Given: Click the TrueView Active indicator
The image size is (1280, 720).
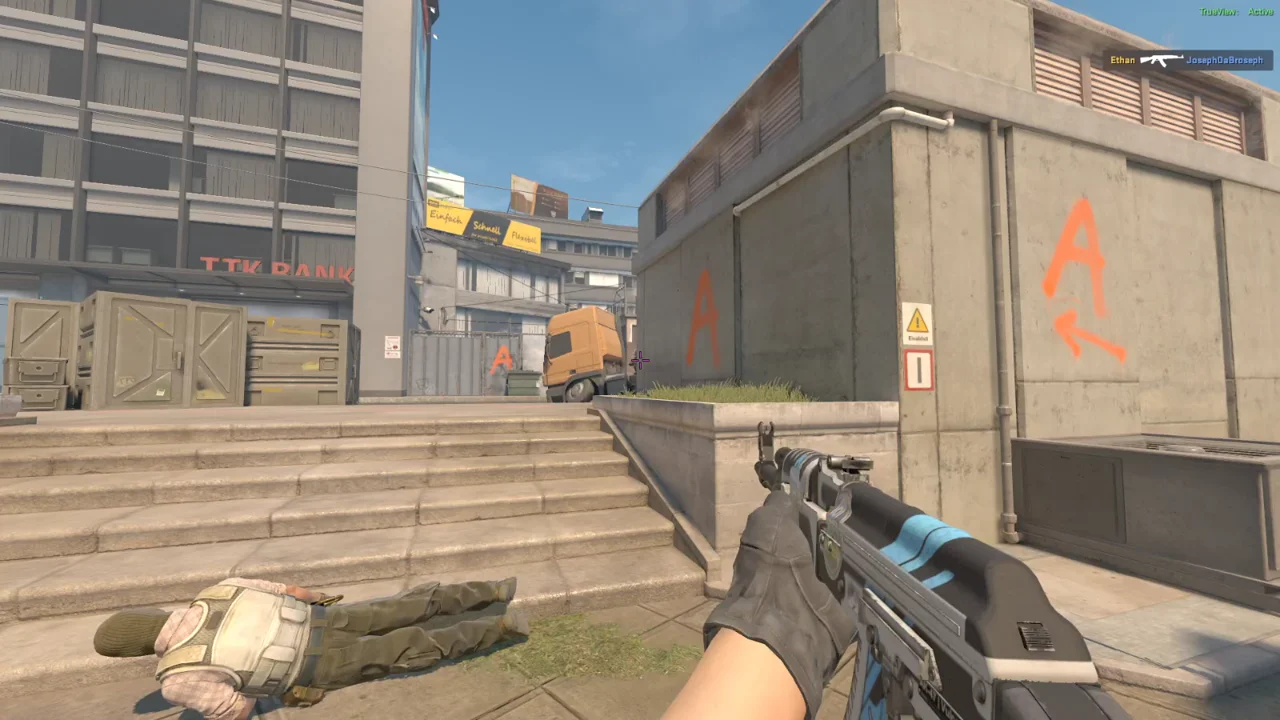Looking at the screenshot, I should point(1236,11).
